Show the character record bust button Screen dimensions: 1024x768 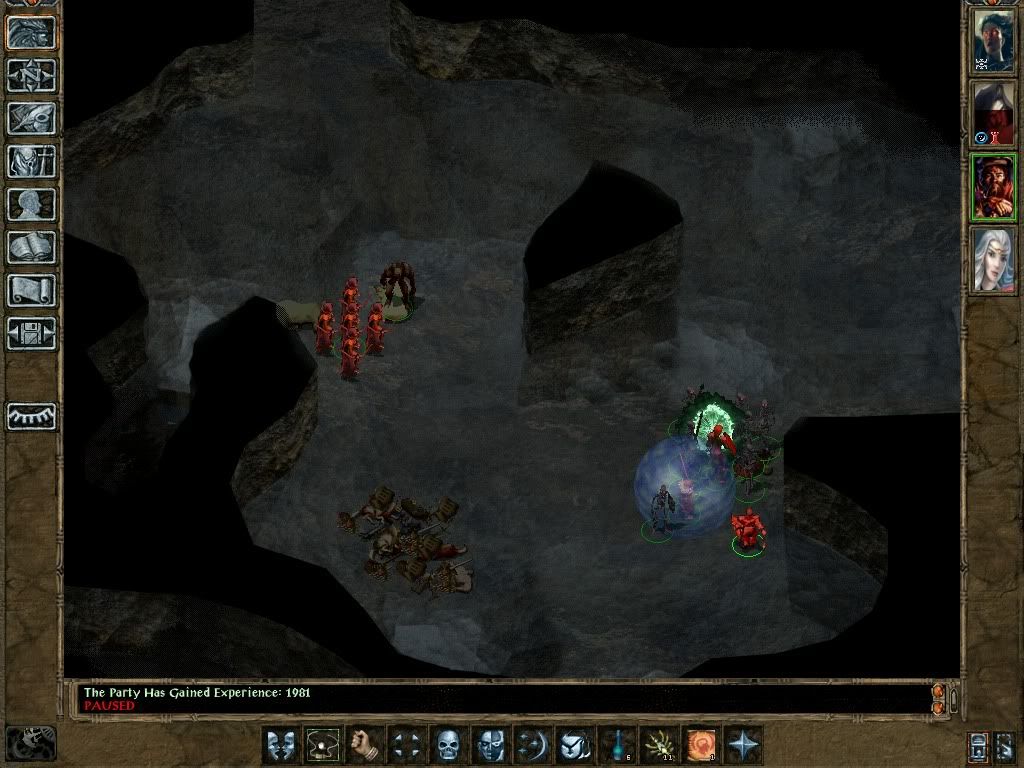(x=32, y=203)
